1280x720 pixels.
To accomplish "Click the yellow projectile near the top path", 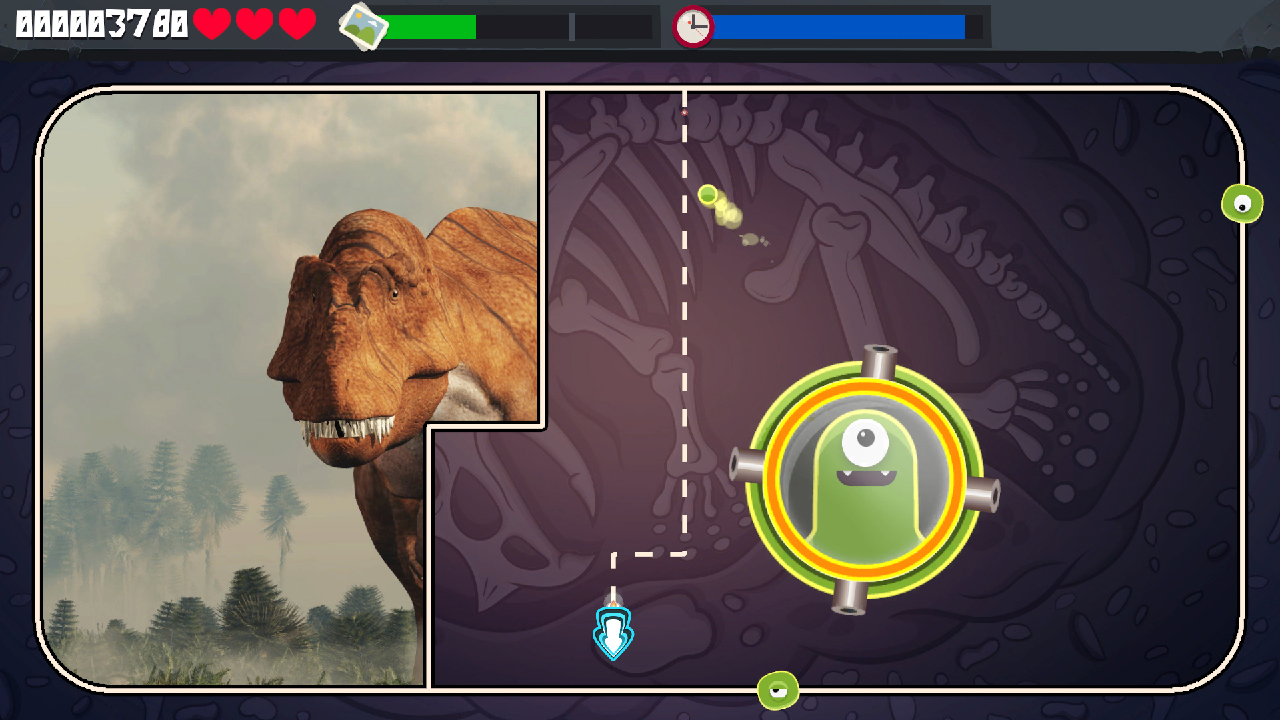I will [709, 196].
